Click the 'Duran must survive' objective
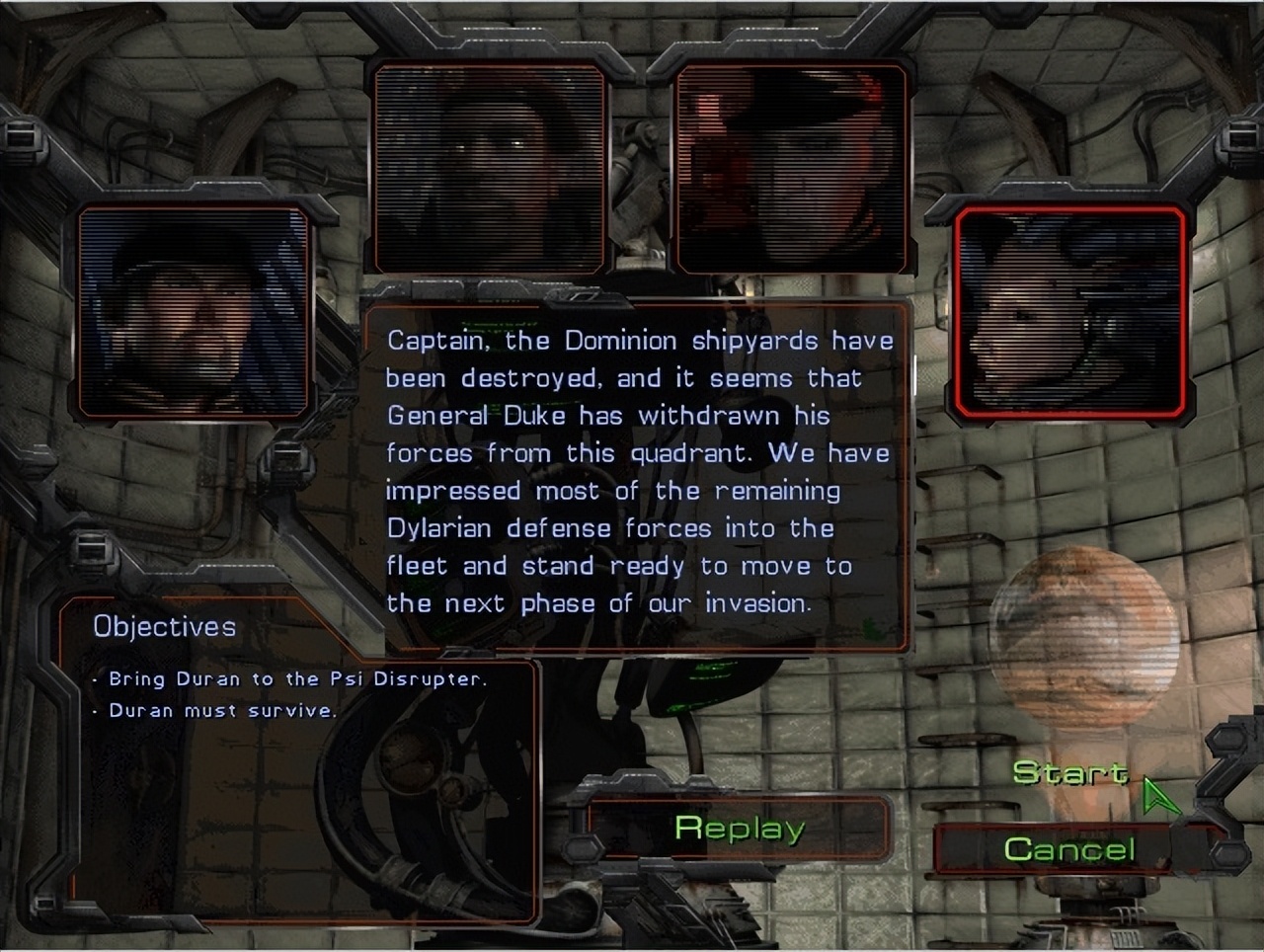The width and height of the screenshot is (1264, 952). tap(215, 710)
